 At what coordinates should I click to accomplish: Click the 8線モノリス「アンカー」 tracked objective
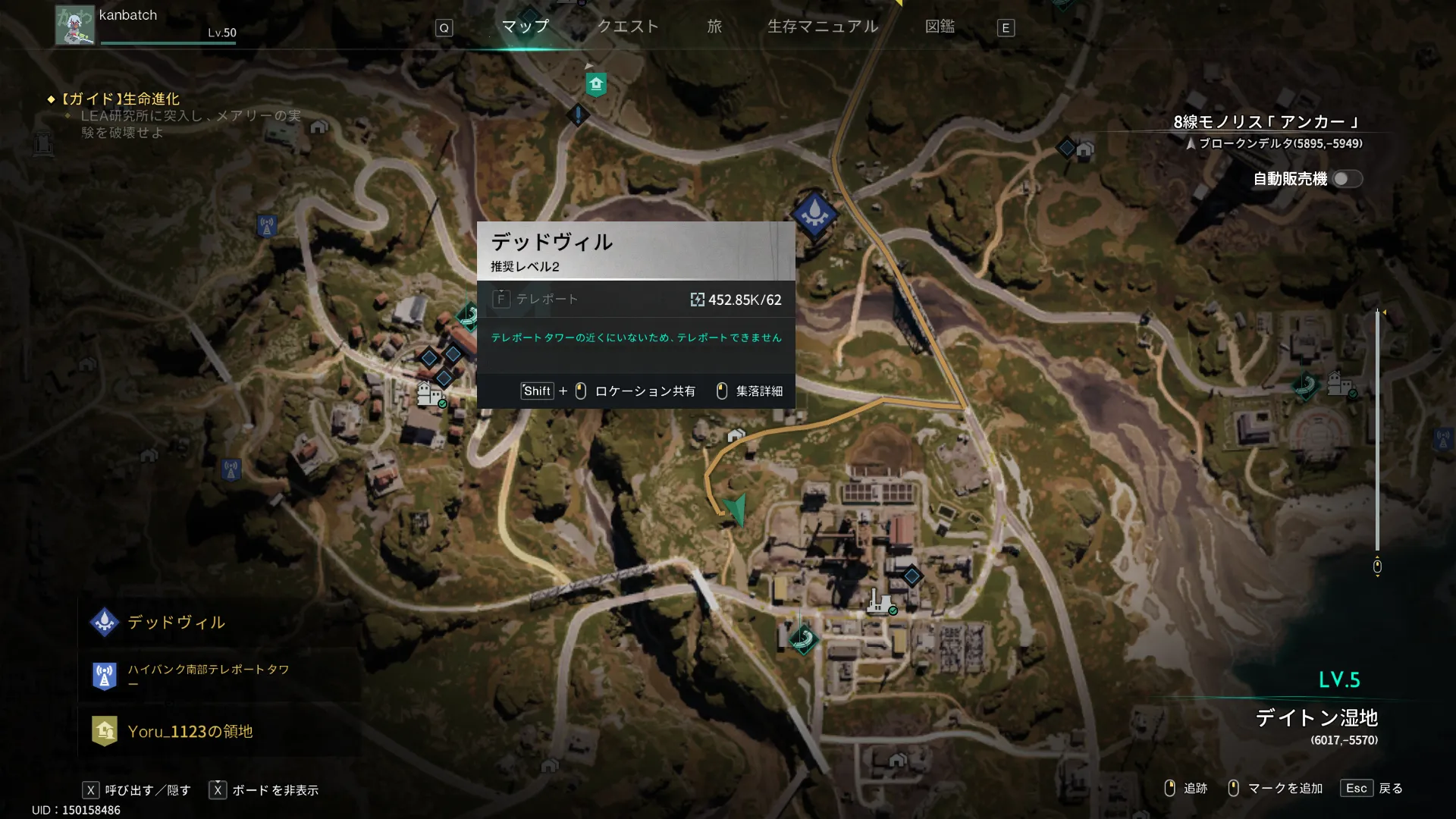click(x=1266, y=122)
